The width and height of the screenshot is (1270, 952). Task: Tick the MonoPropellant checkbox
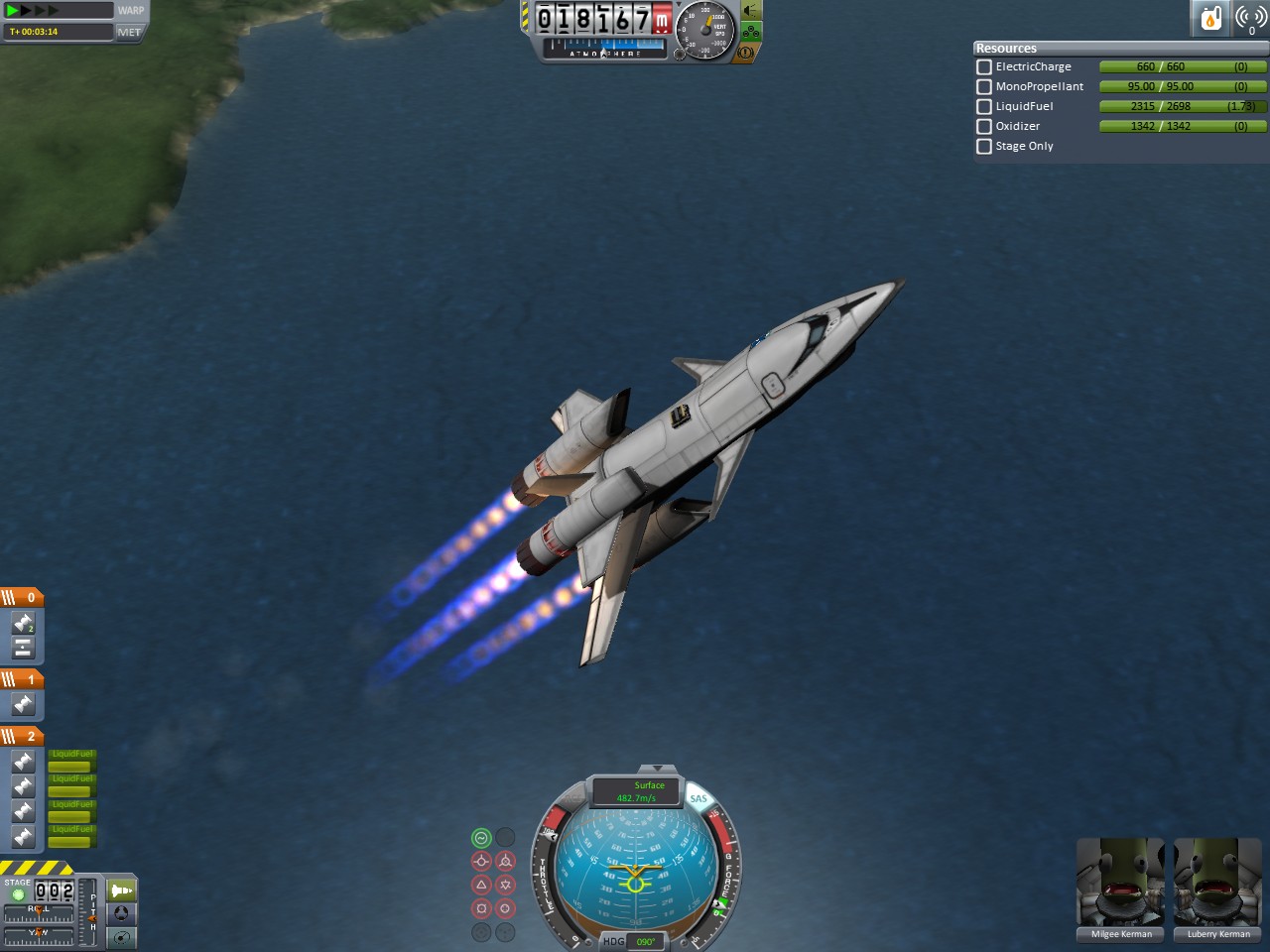point(984,87)
